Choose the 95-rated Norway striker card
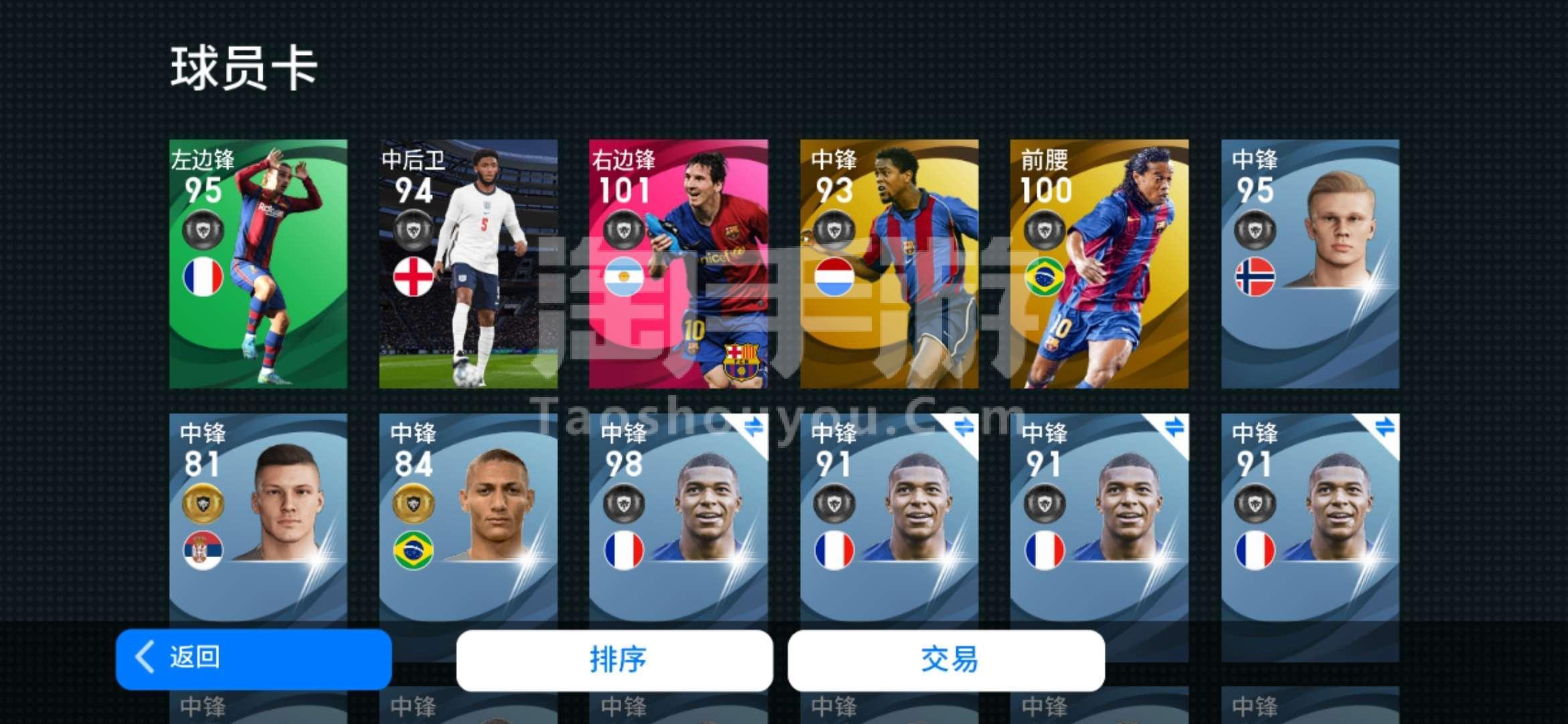This screenshot has width=1568, height=724. pyautogui.click(x=1310, y=263)
